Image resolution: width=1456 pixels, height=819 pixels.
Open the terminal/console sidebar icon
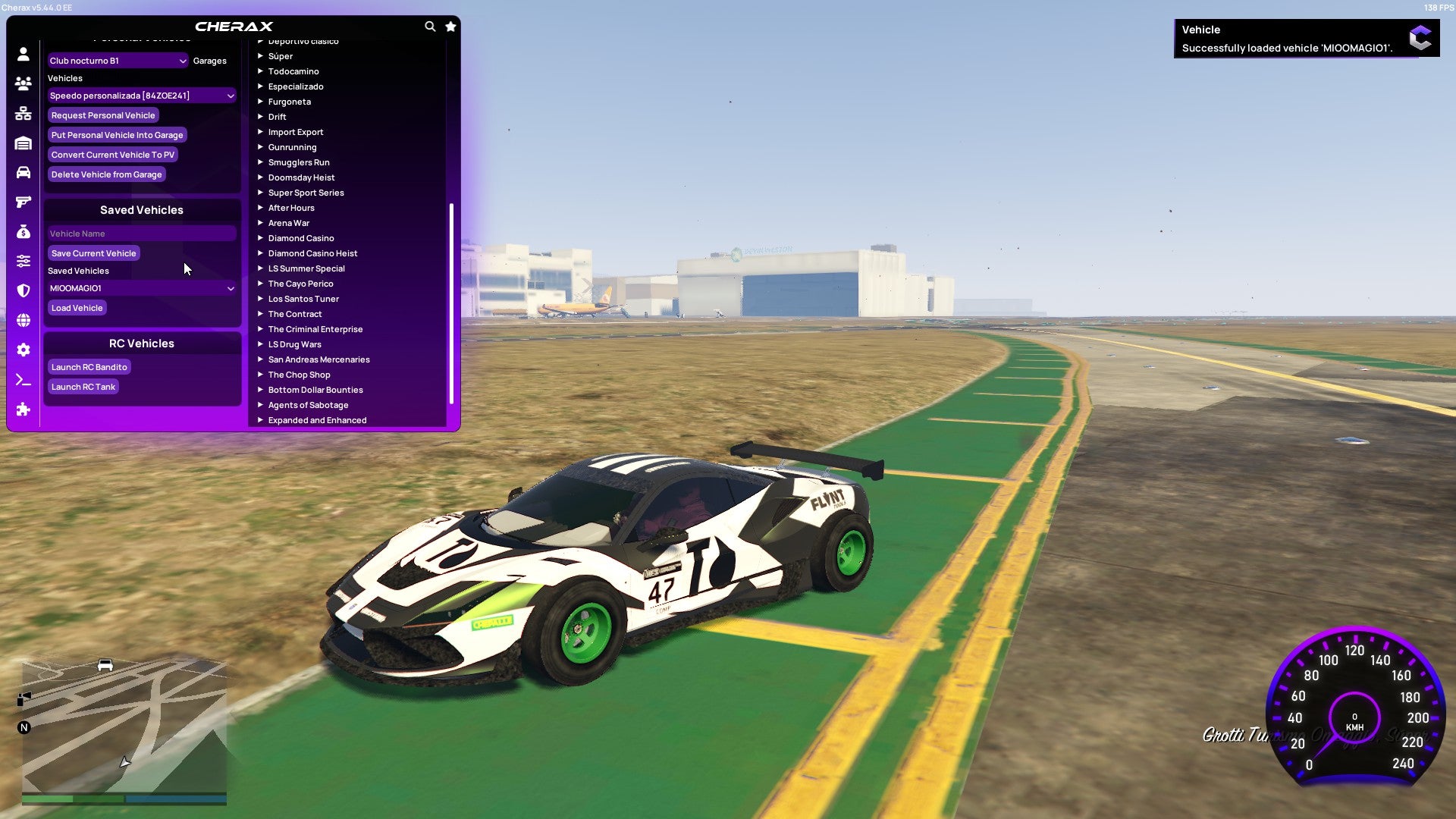click(x=23, y=379)
